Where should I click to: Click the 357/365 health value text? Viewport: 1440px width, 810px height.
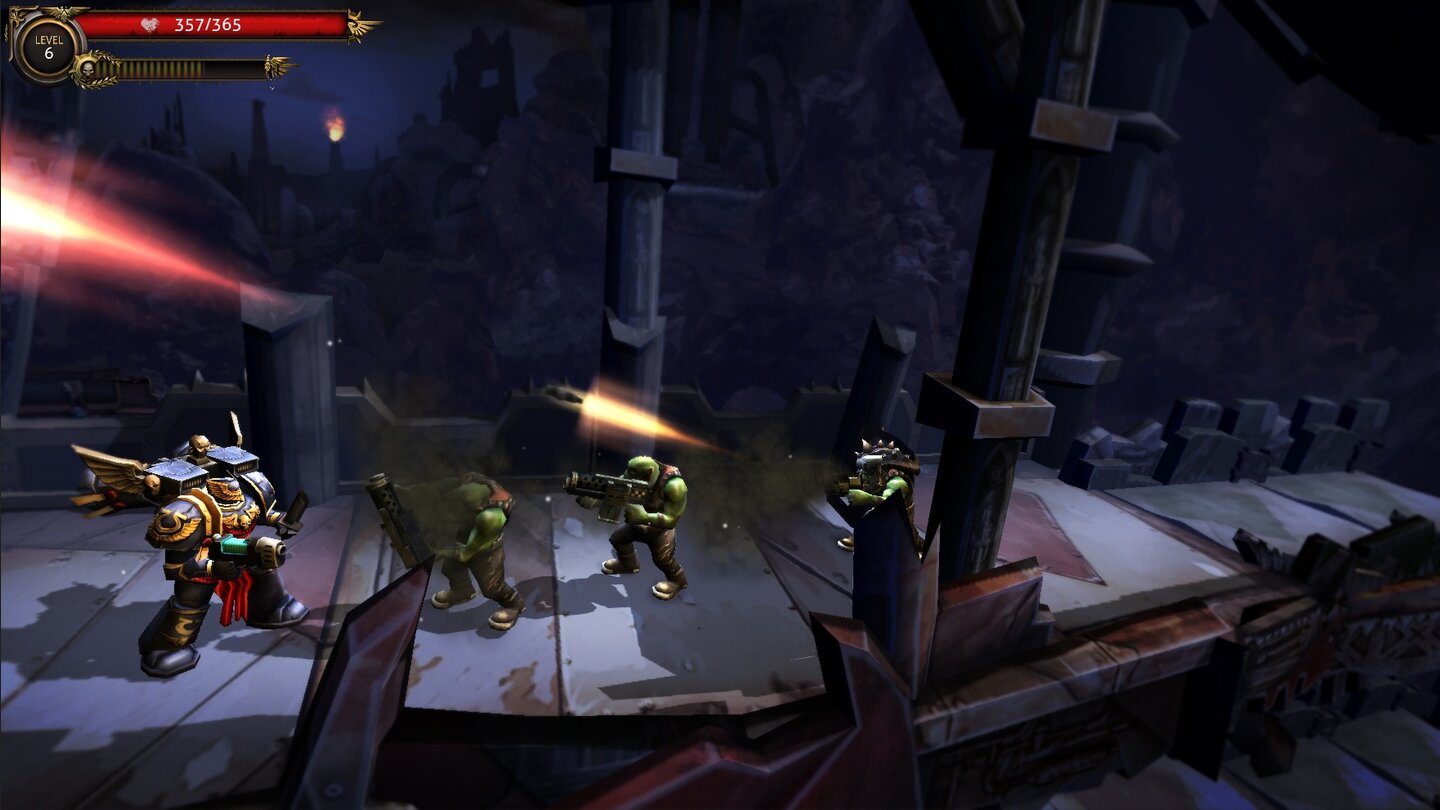(208, 24)
